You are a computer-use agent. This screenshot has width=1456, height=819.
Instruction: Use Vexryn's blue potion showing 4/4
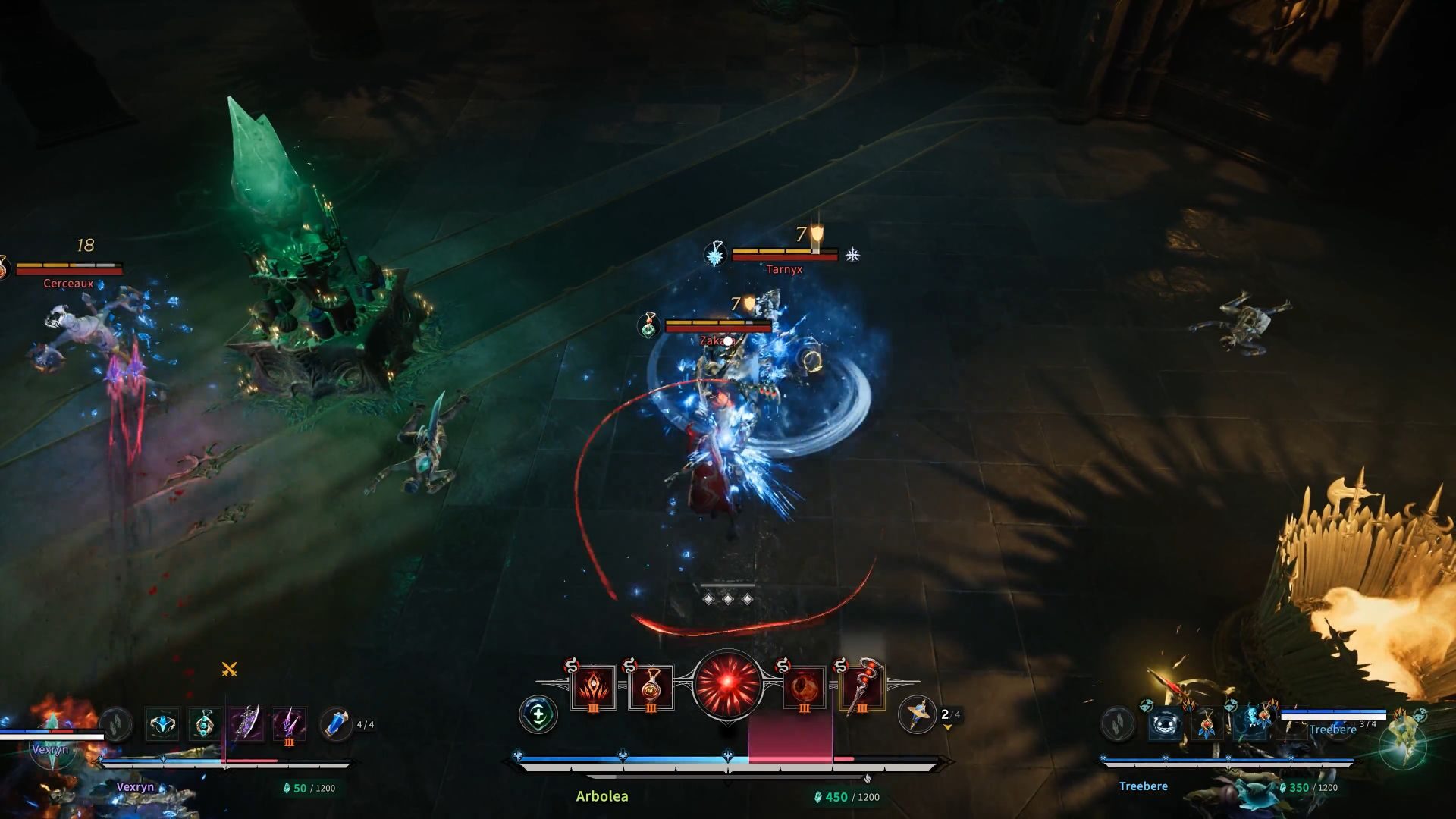tap(337, 723)
